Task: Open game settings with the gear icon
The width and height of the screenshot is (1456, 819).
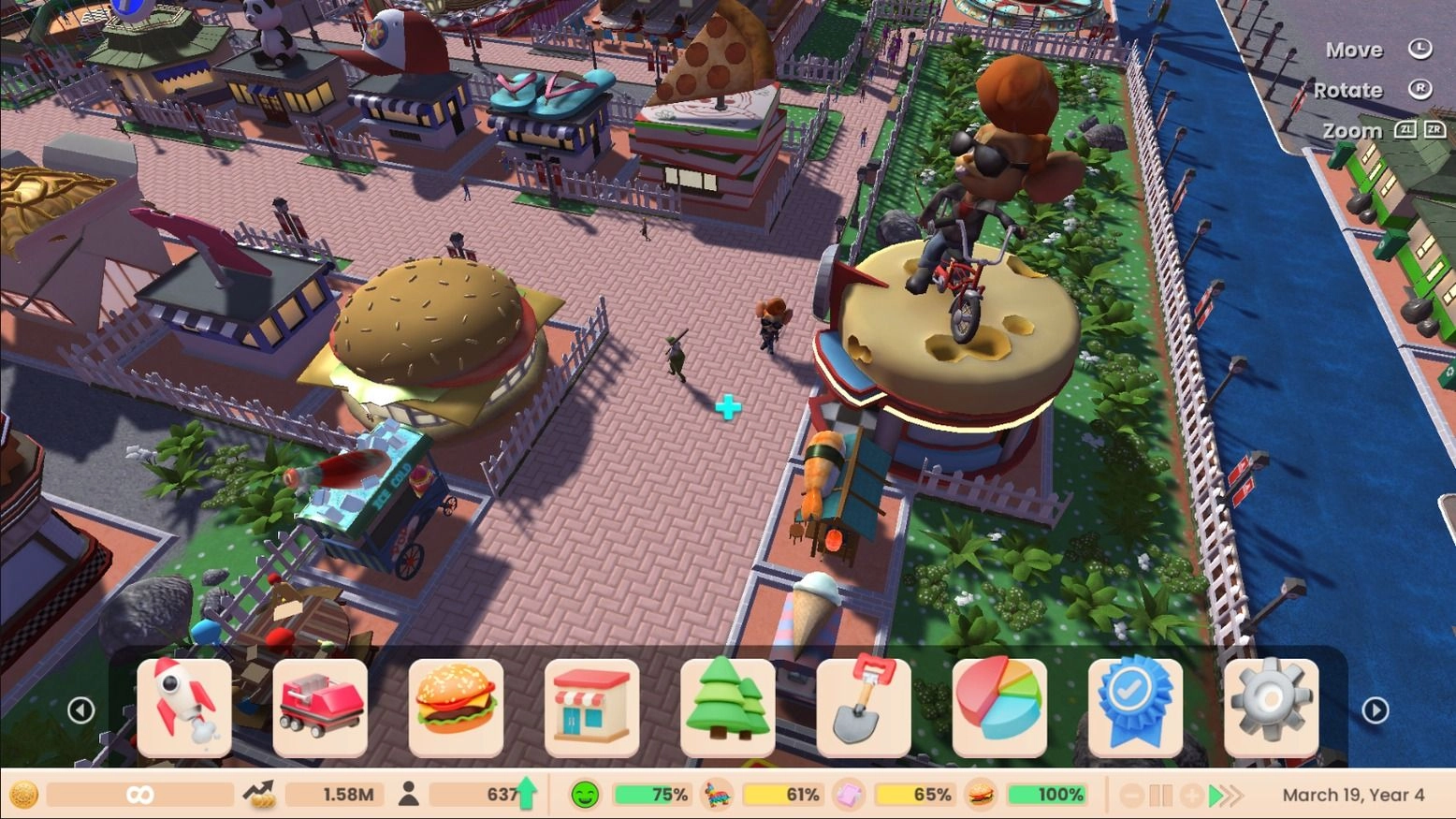Action: (1270, 709)
